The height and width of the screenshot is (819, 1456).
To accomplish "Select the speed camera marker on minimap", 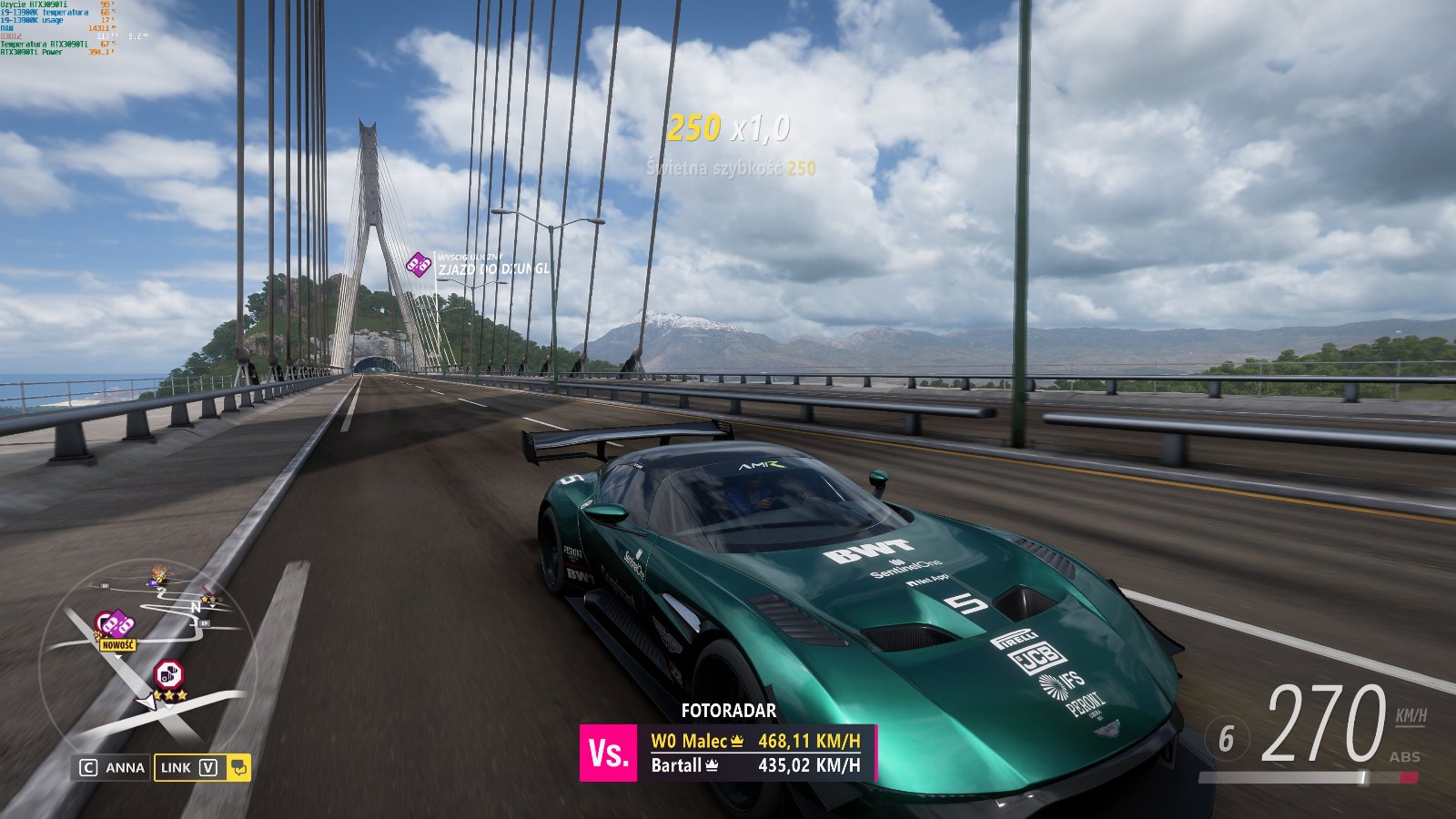I will point(167,675).
